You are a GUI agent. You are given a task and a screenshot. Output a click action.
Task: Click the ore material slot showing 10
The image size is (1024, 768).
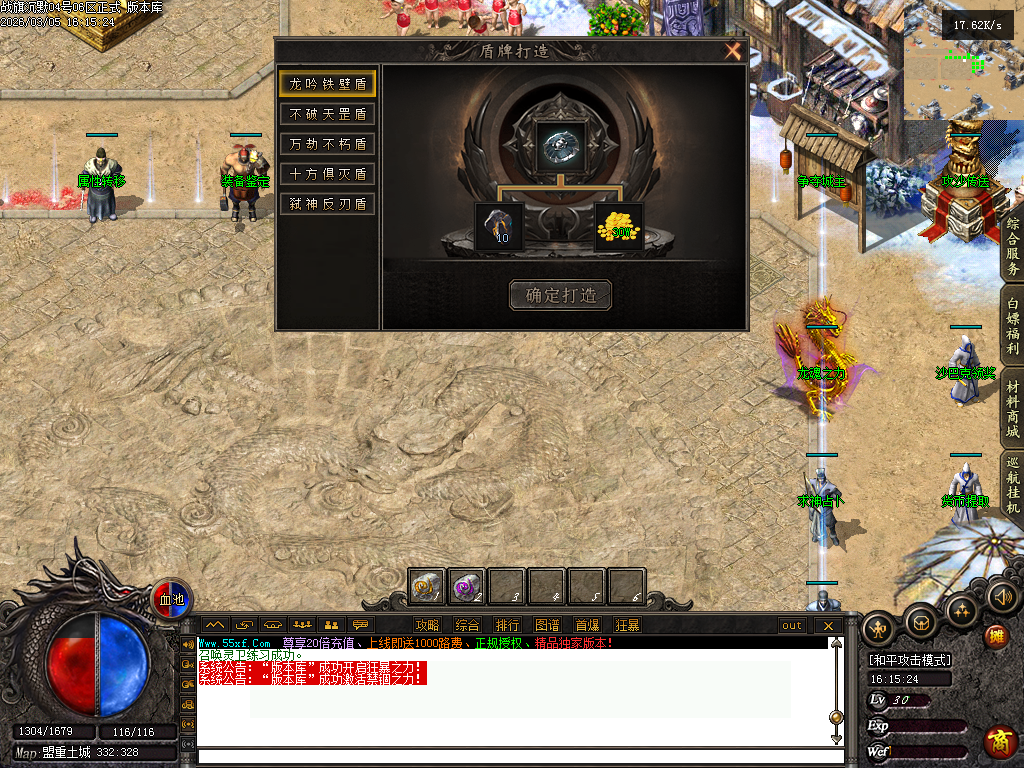(x=499, y=226)
